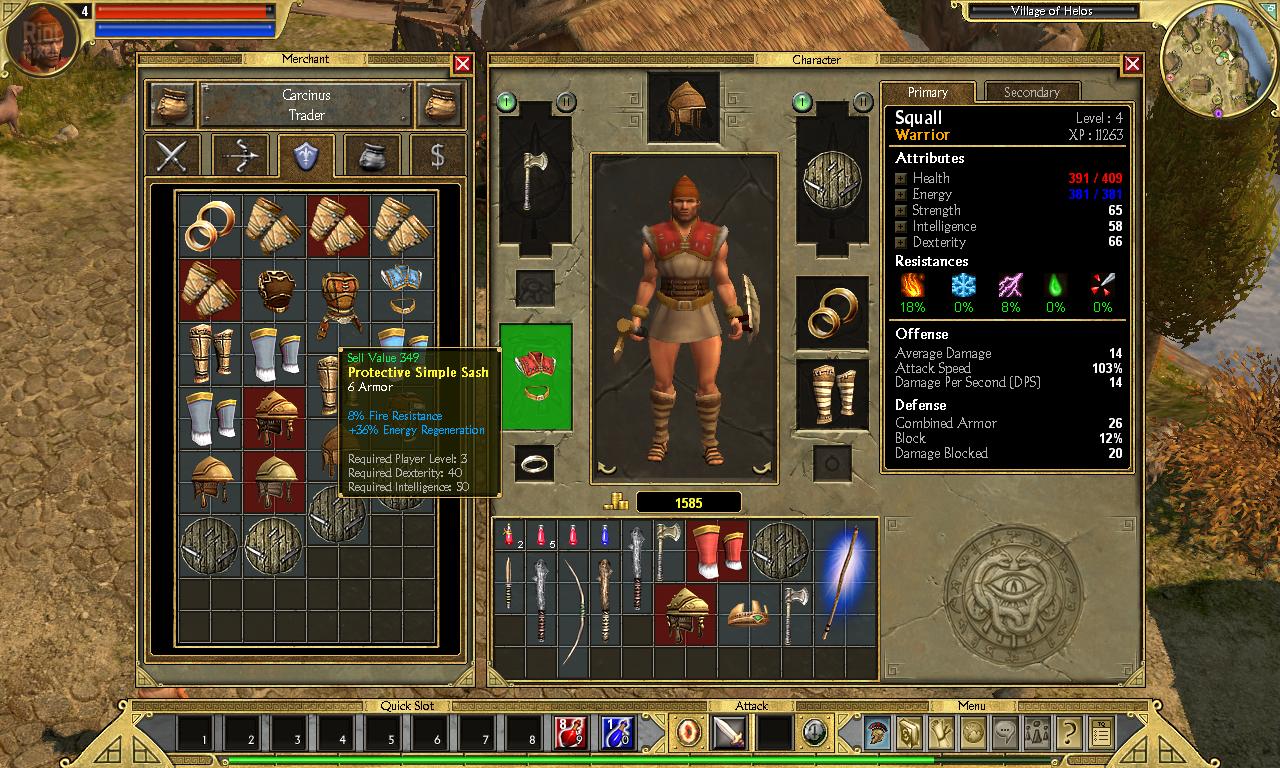Close the Merchant window
The image size is (1280, 768).
462,65
